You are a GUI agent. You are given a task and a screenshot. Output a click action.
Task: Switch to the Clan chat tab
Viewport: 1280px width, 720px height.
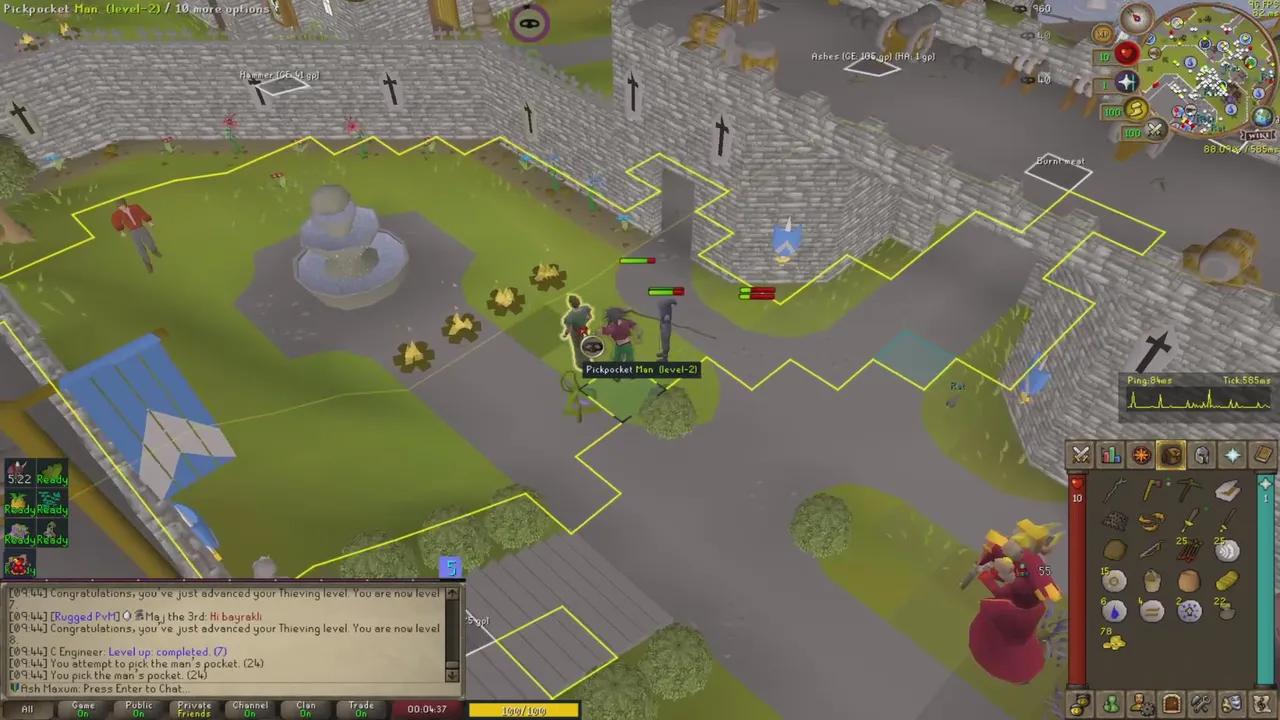pos(305,707)
